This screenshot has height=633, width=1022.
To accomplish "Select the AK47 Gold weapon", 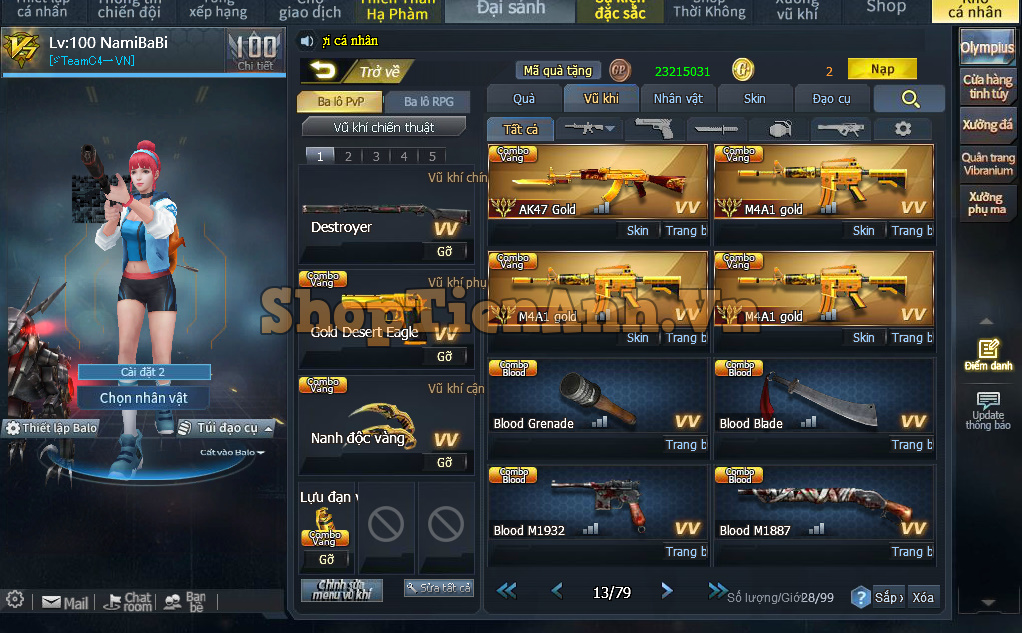I will pos(597,182).
